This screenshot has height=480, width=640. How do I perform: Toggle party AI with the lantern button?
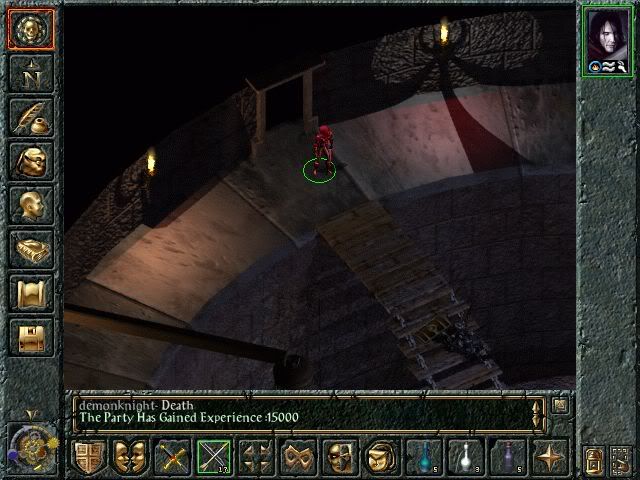pos(595,461)
